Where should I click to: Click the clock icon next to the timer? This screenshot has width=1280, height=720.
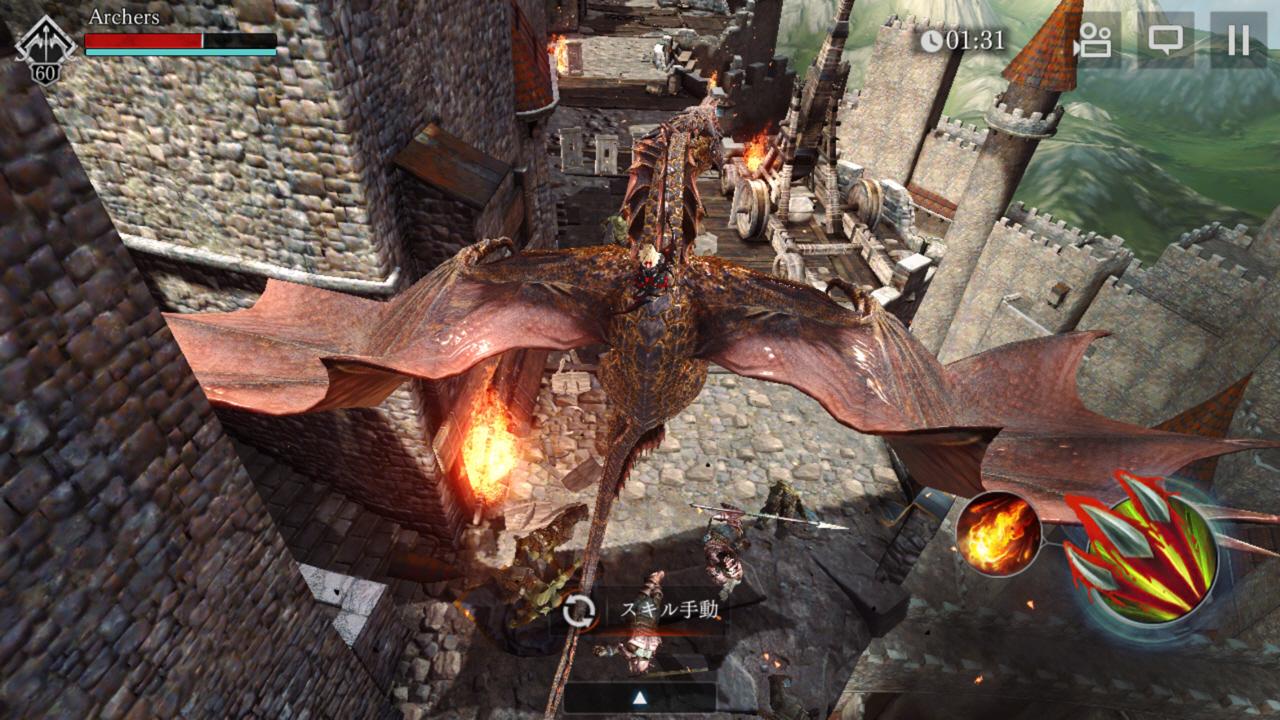pos(930,40)
